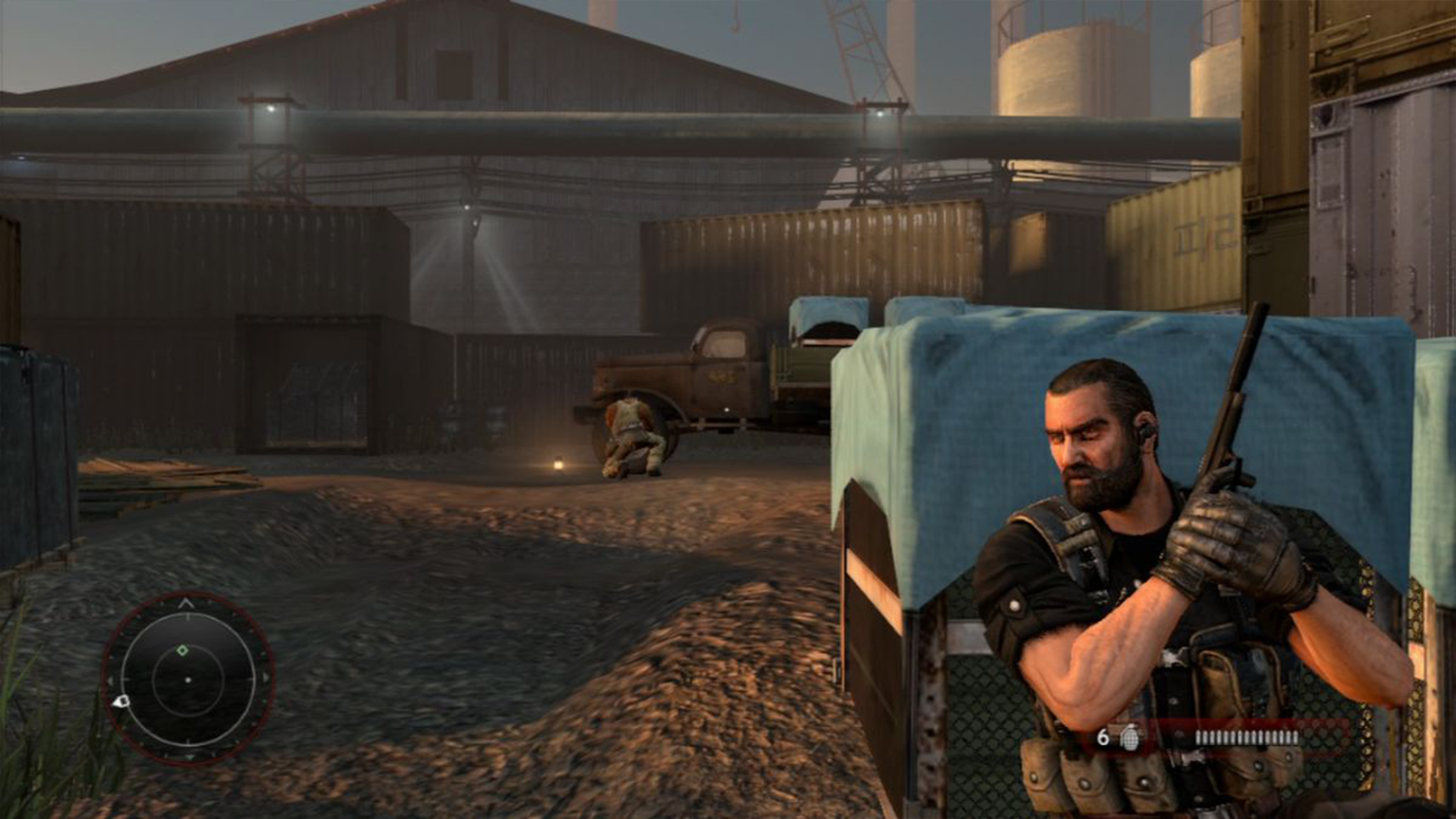Click the circular radar minimap
1456x819 pixels.
[188, 678]
